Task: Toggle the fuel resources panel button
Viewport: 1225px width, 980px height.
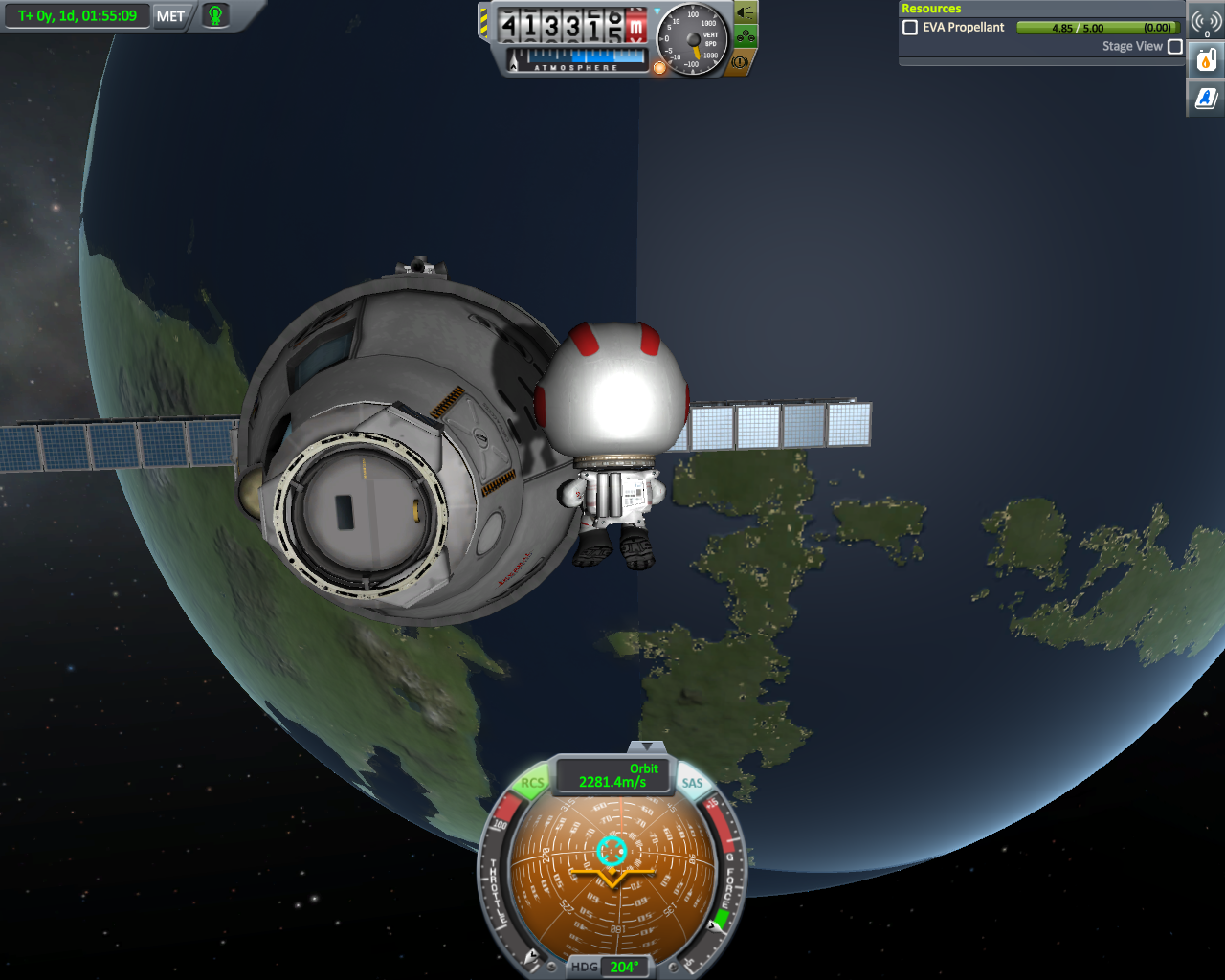Action: coord(1206,60)
